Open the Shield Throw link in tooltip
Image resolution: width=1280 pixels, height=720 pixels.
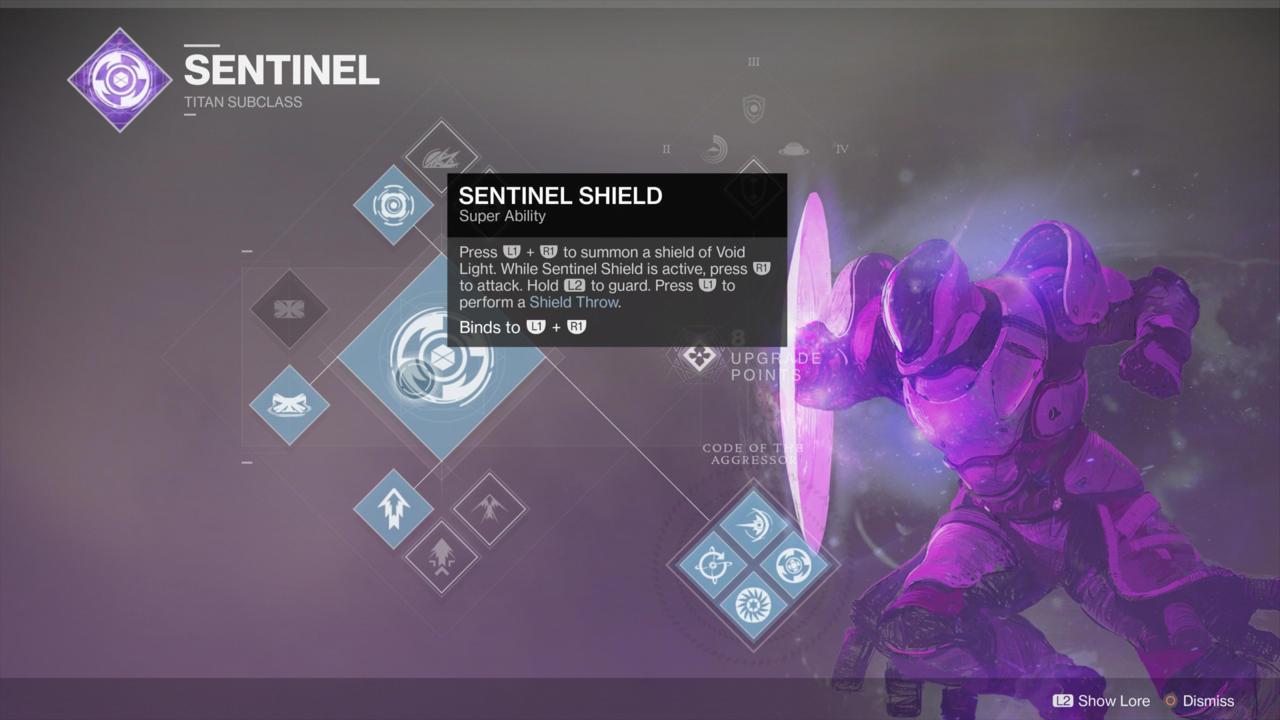click(574, 302)
